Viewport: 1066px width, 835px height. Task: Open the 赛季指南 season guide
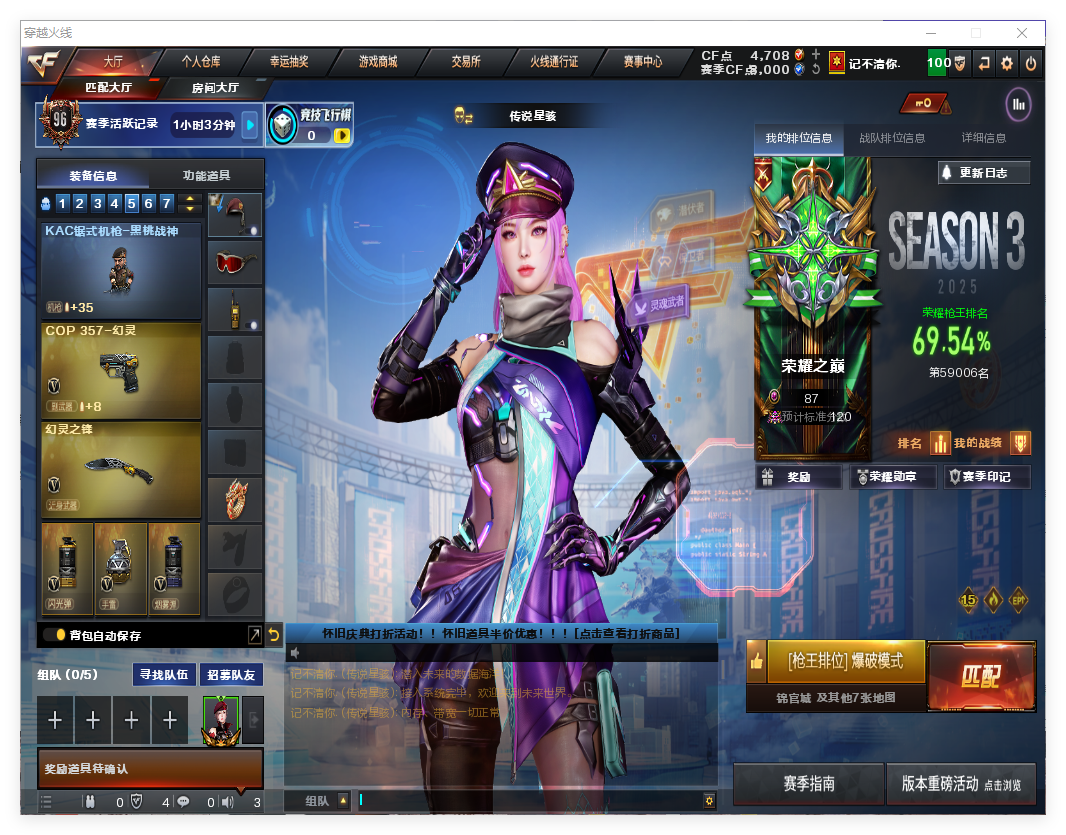click(x=809, y=784)
